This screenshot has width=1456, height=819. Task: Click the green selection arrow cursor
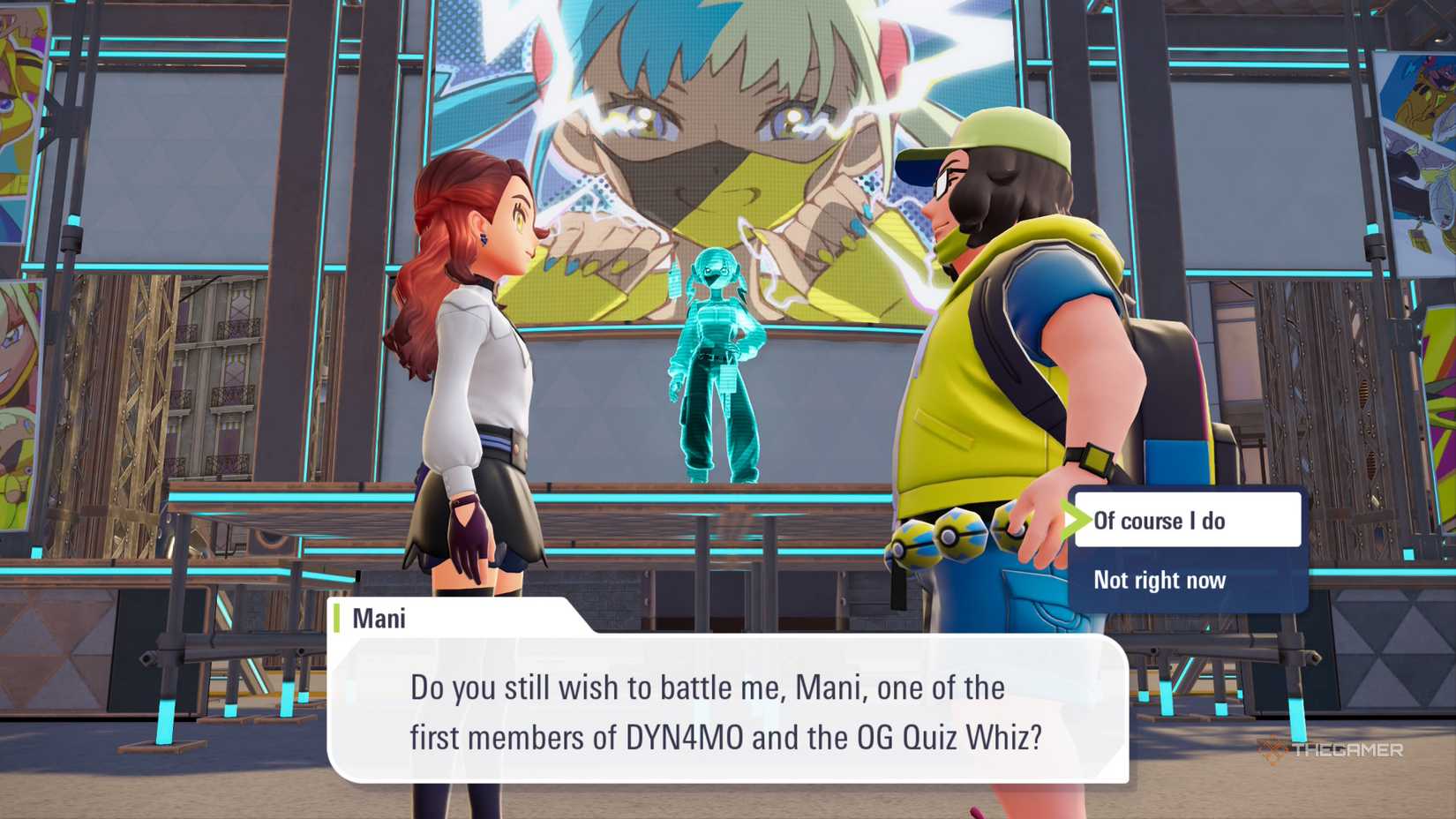[1078, 521]
